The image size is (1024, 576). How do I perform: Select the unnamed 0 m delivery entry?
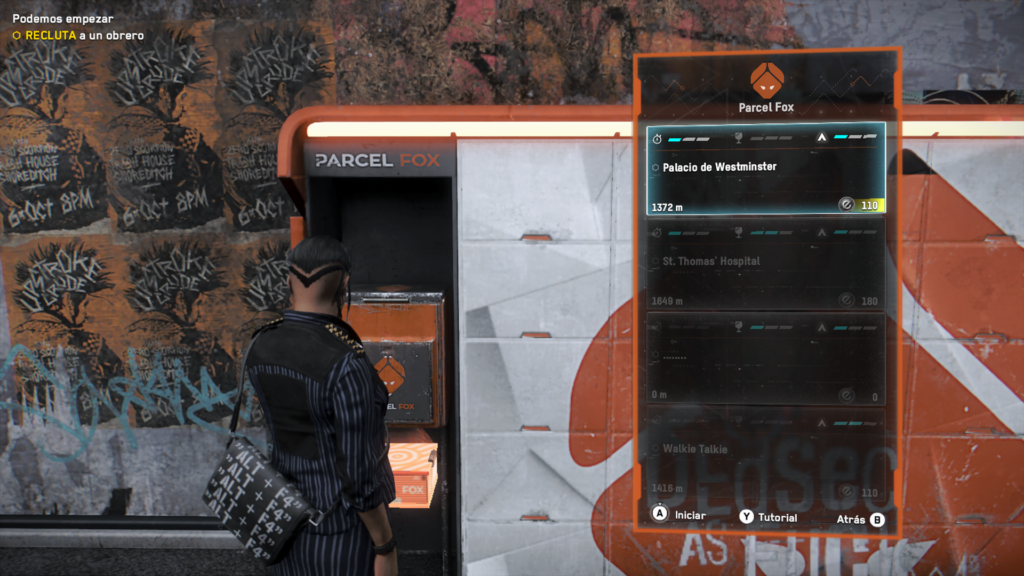765,357
